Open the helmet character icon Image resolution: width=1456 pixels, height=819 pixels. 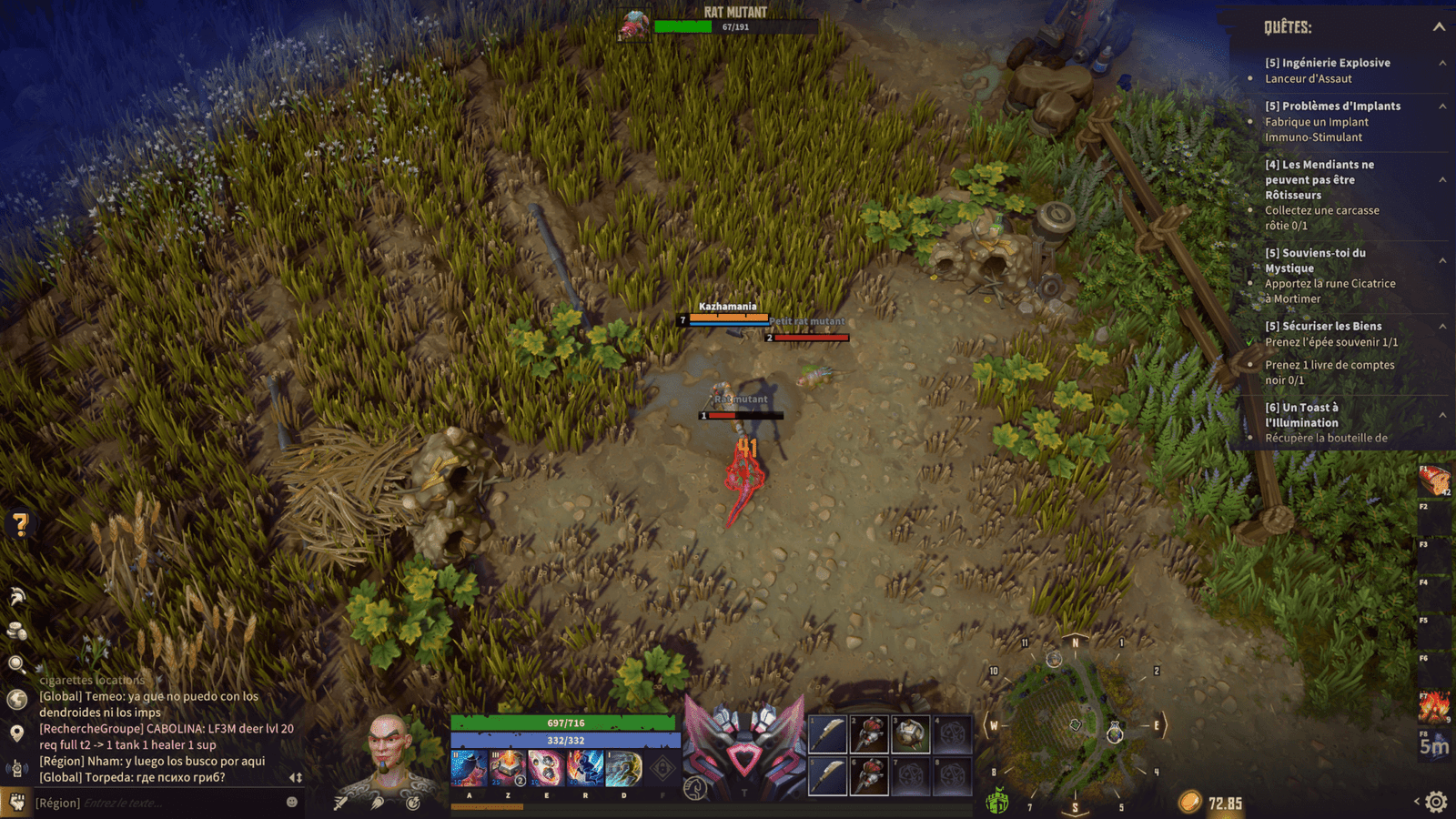(x=17, y=597)
